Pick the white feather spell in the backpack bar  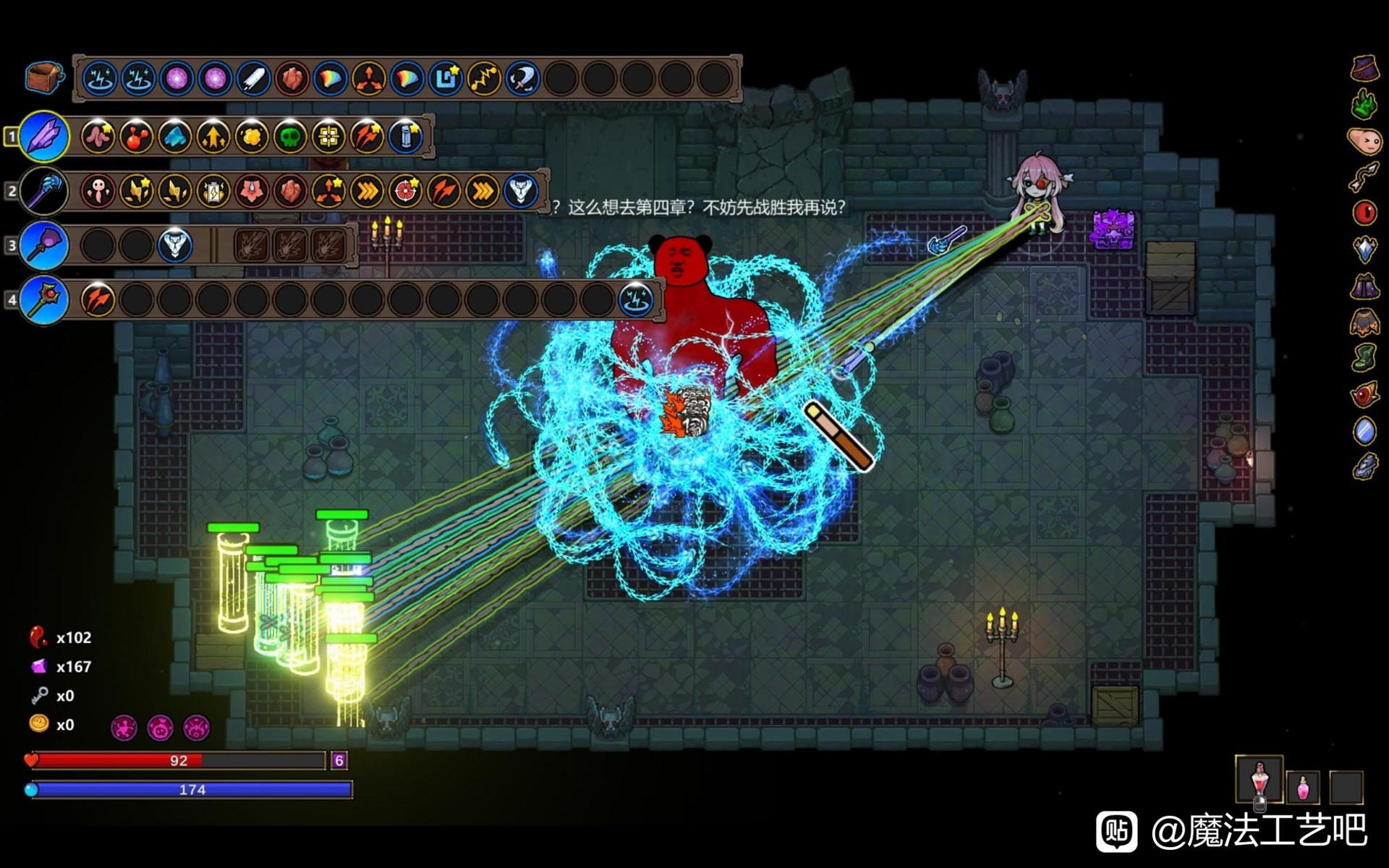click(253, 78)
